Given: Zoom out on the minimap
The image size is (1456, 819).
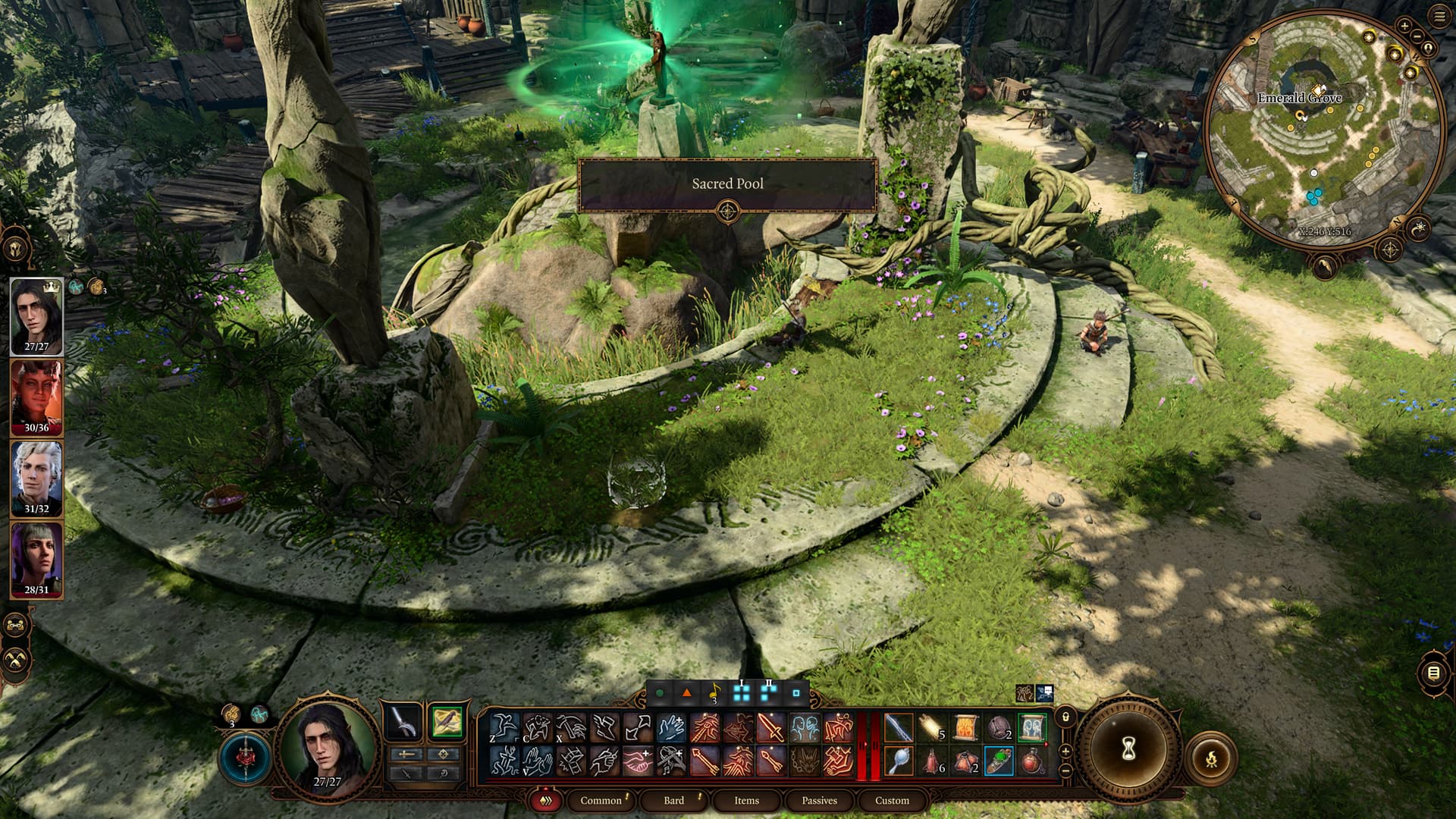Looking at the screenshot, I should [1417, 36].
